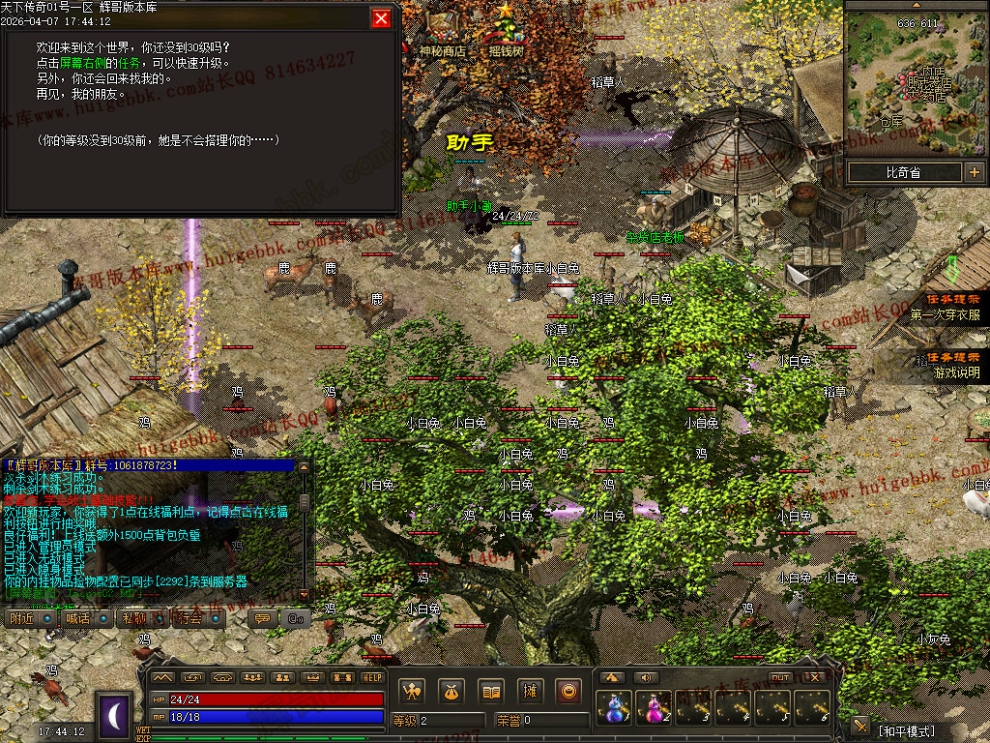This screenshot has height=743, width=990.
Task: Collapse the minimap using the top arrow
Action: coord(916,5)
